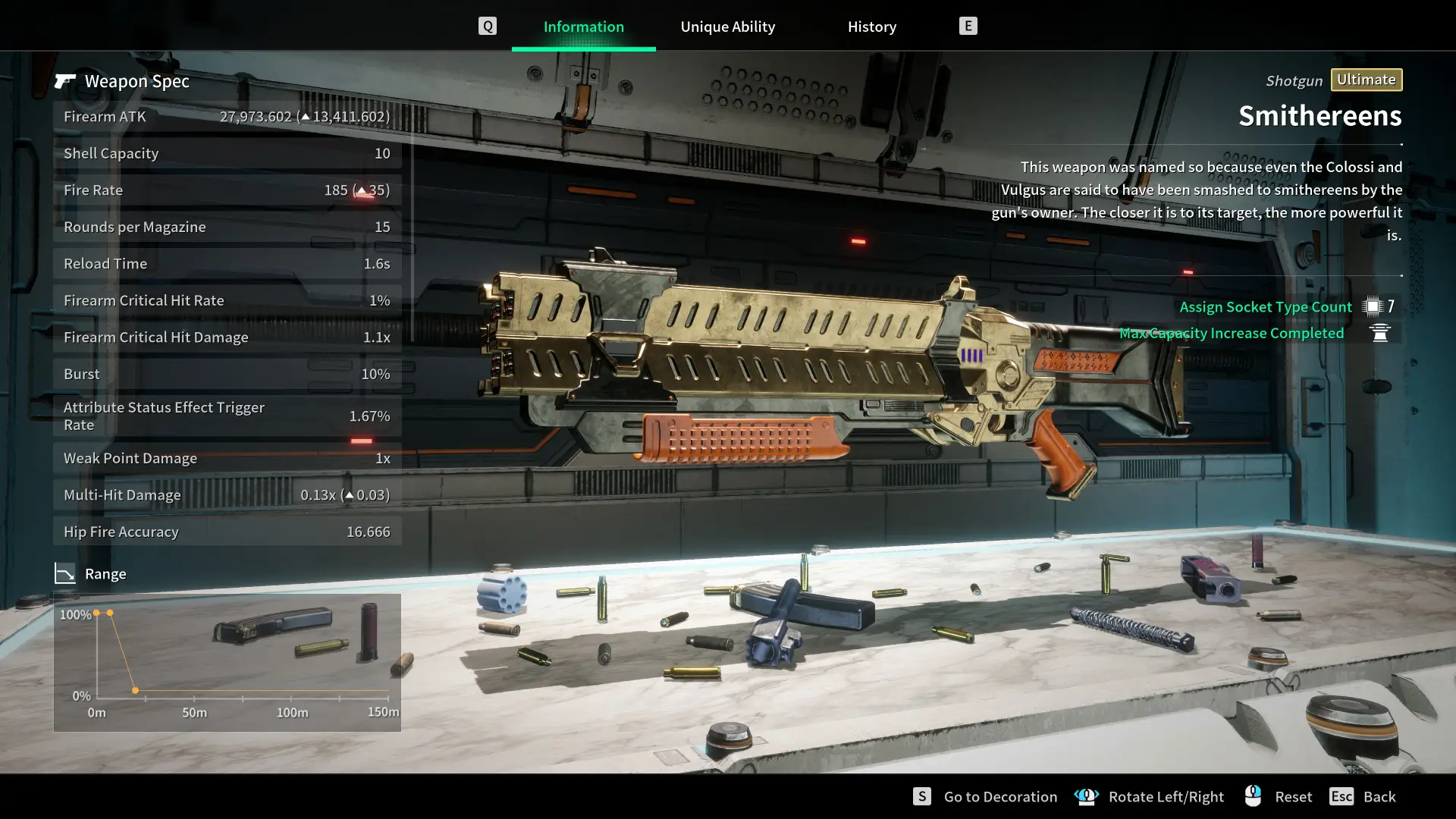Select the Reload Time stat row
This screenshot has height=819, width=1456.
(x=227, y=264)
